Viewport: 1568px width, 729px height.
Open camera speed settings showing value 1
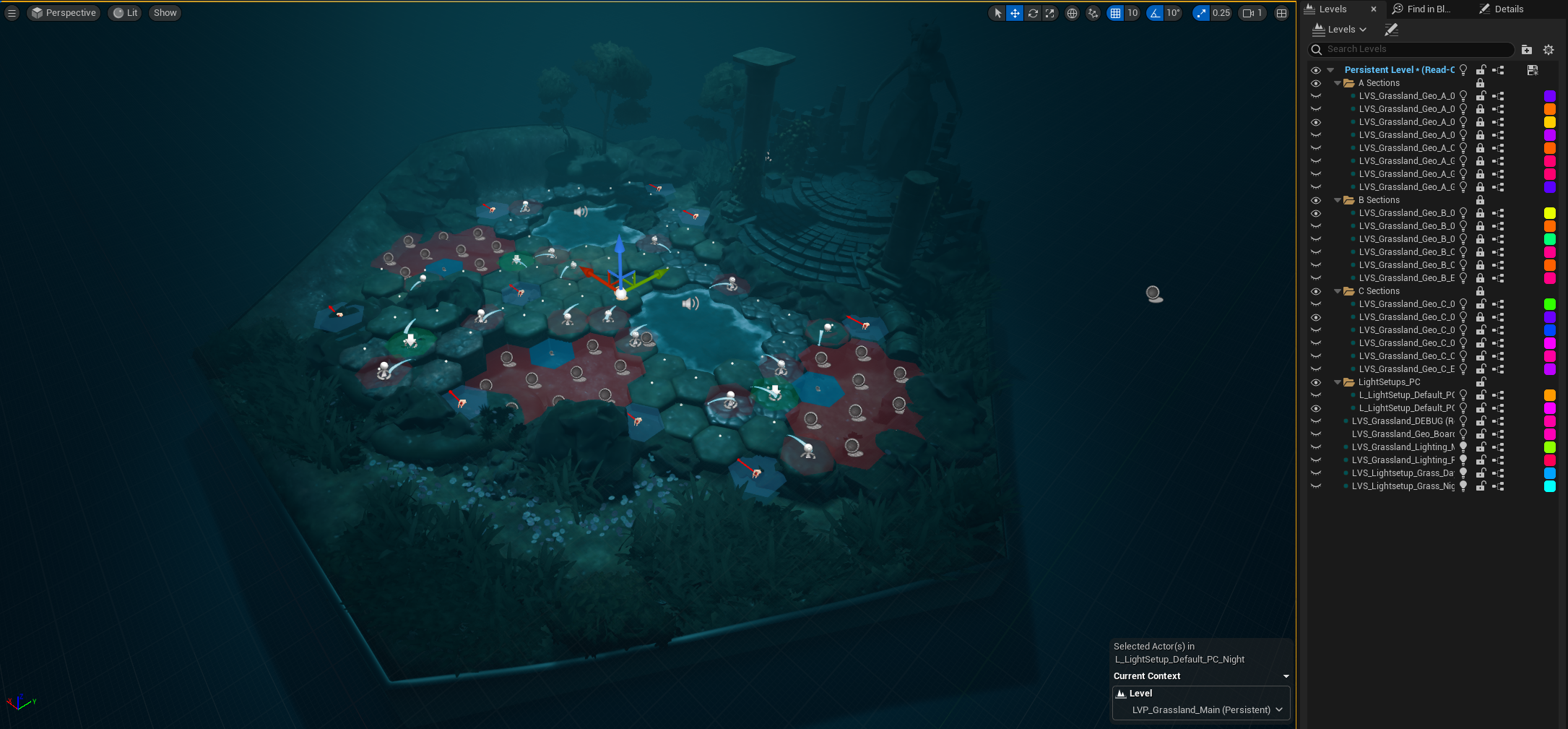[x=1252, y=12]
